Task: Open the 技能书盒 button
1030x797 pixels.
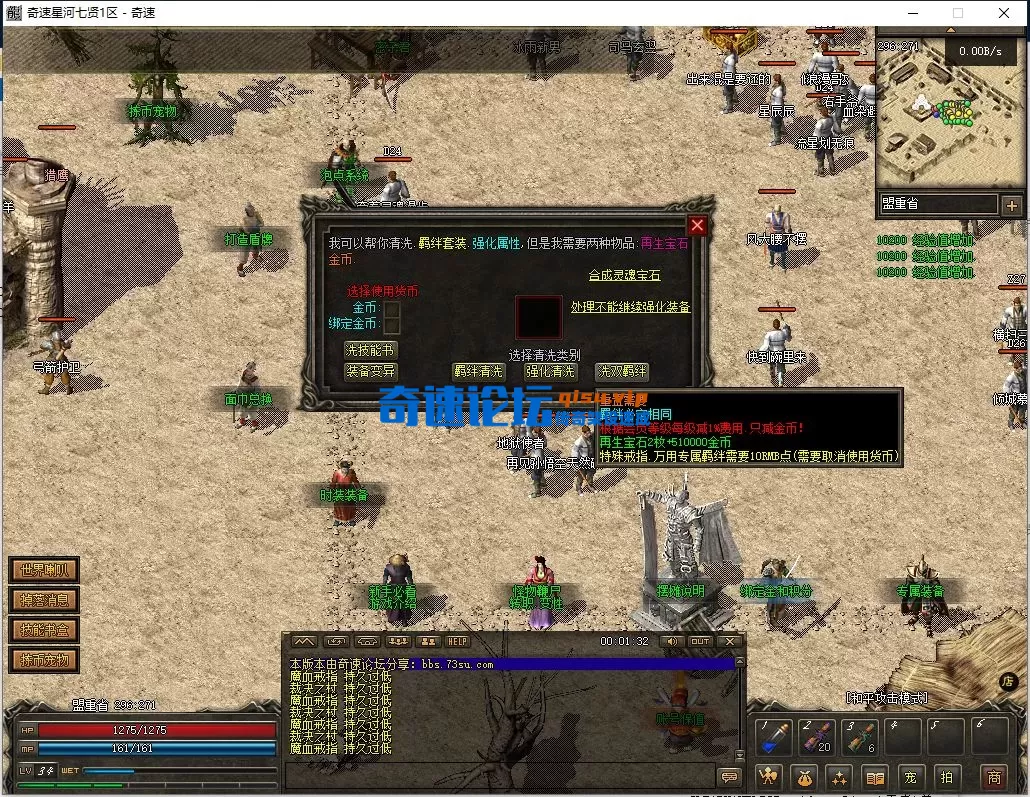Action: coord(44,630)
